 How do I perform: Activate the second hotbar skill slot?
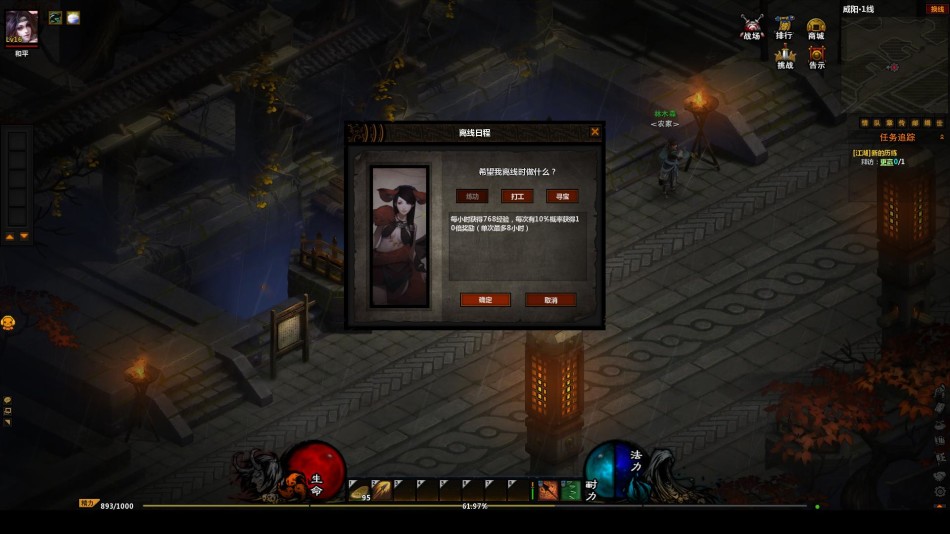click(x=382, y=490)
